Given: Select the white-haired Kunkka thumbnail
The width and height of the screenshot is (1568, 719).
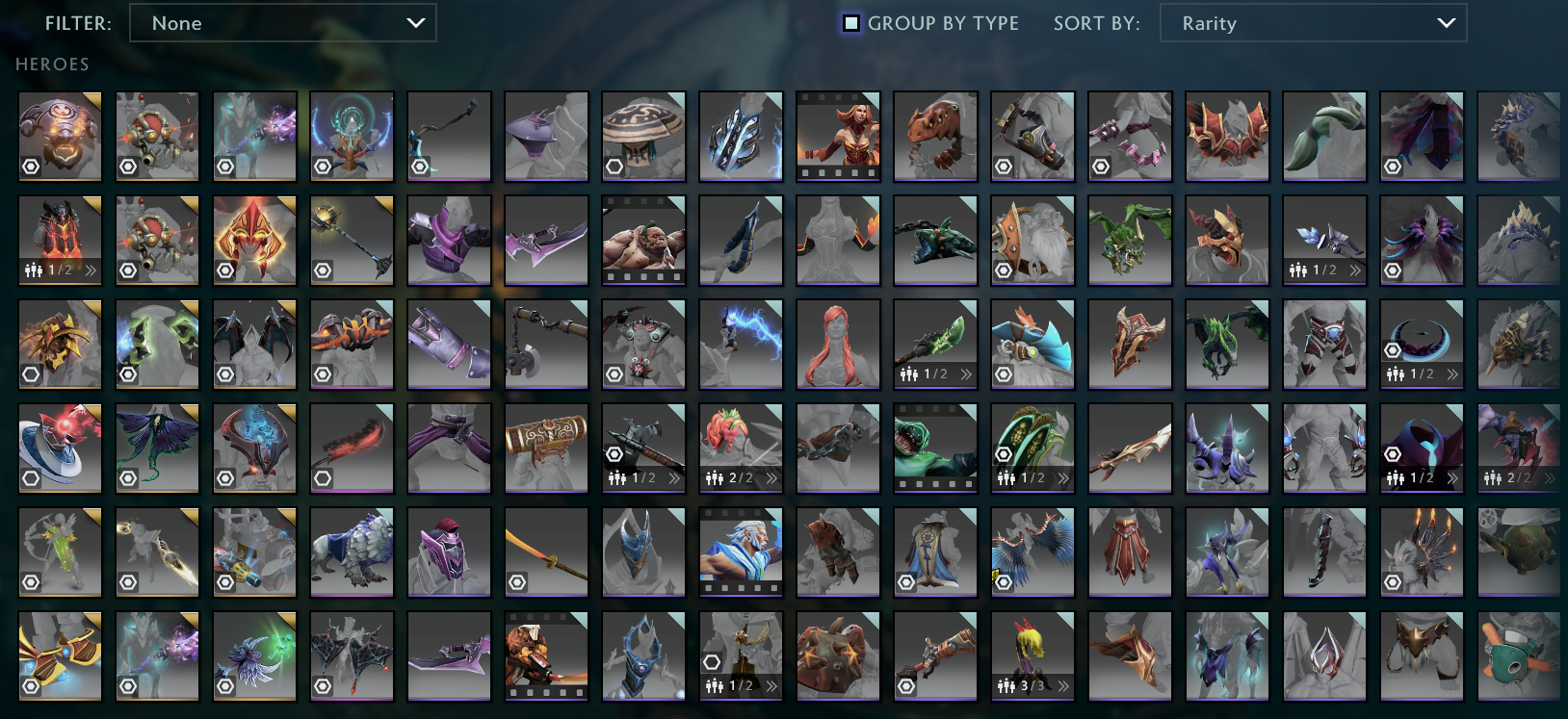Looking at the screenshot, I should pyautogui.click(x=741, y=552).
